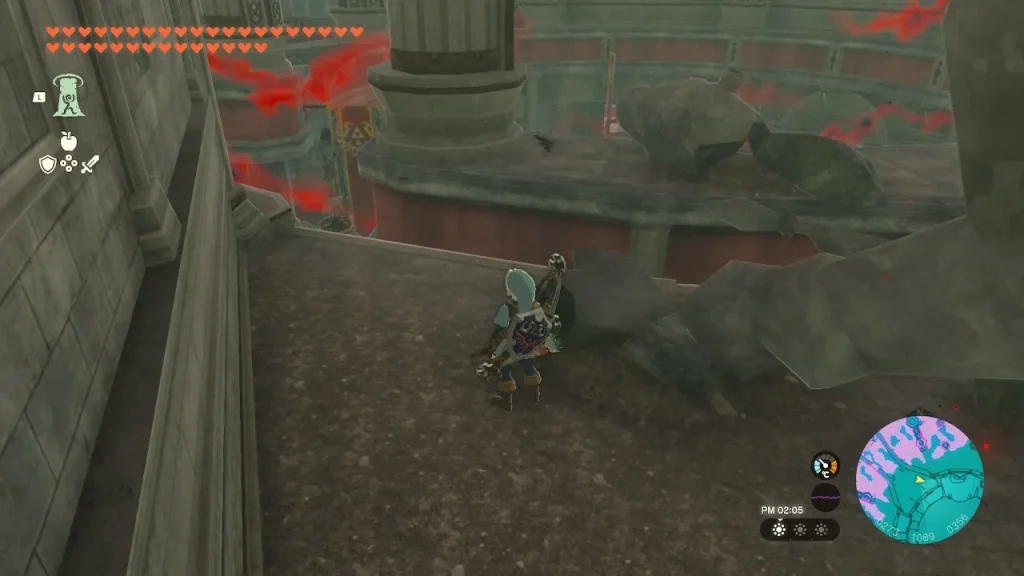1024x576 pixels.
Task: Open the shield quick-select icon
Action: [48, 164]
